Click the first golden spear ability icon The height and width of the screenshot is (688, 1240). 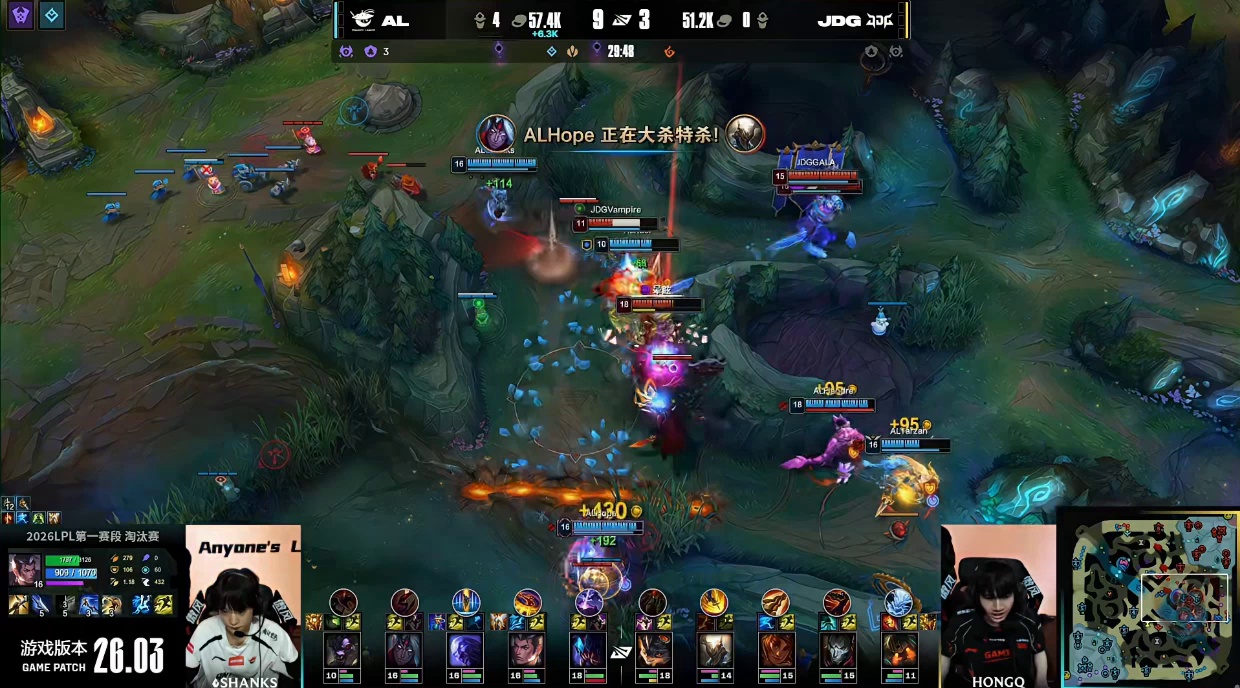[18, 604]
